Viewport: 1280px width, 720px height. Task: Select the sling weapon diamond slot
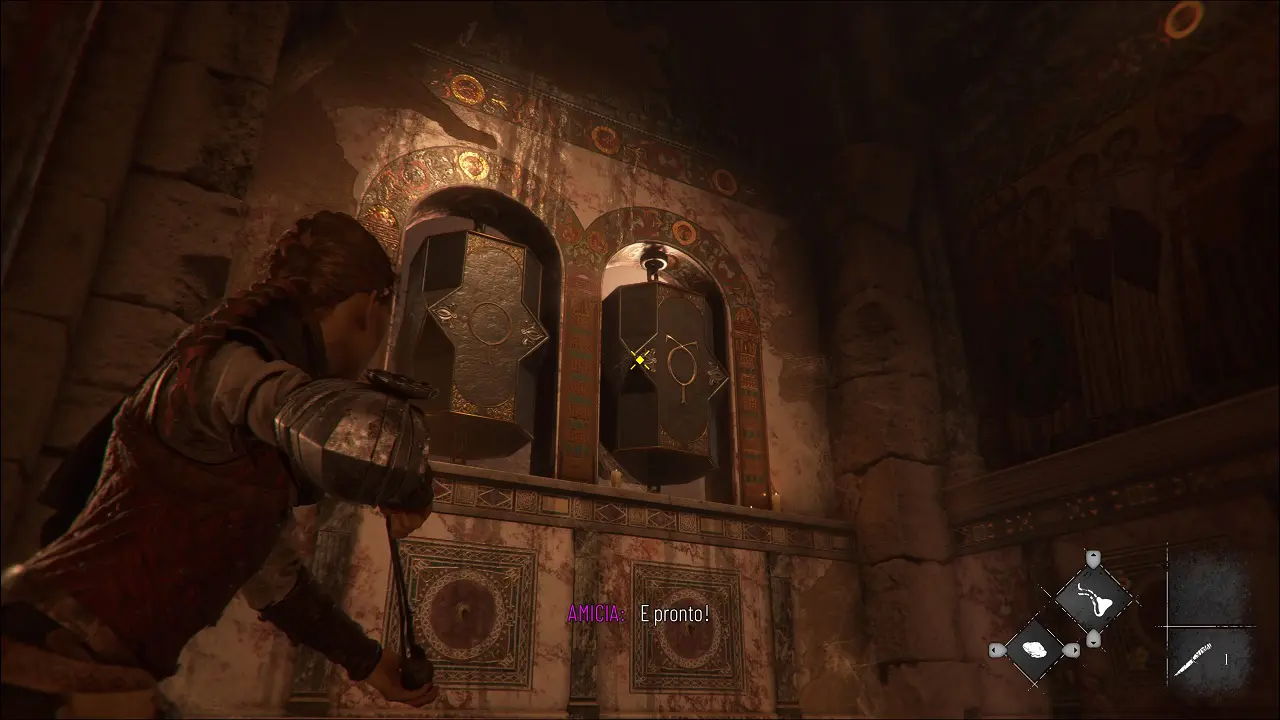coord(1093,598)
